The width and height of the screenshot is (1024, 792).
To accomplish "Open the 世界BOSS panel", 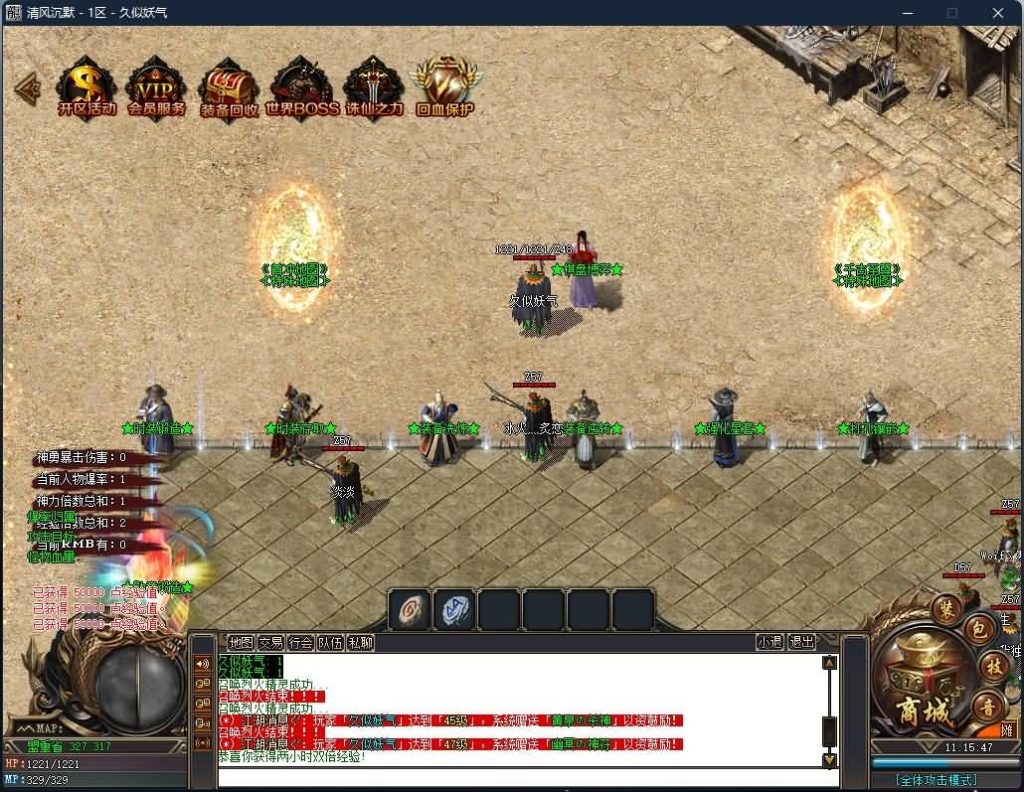I will click(301, 86).
